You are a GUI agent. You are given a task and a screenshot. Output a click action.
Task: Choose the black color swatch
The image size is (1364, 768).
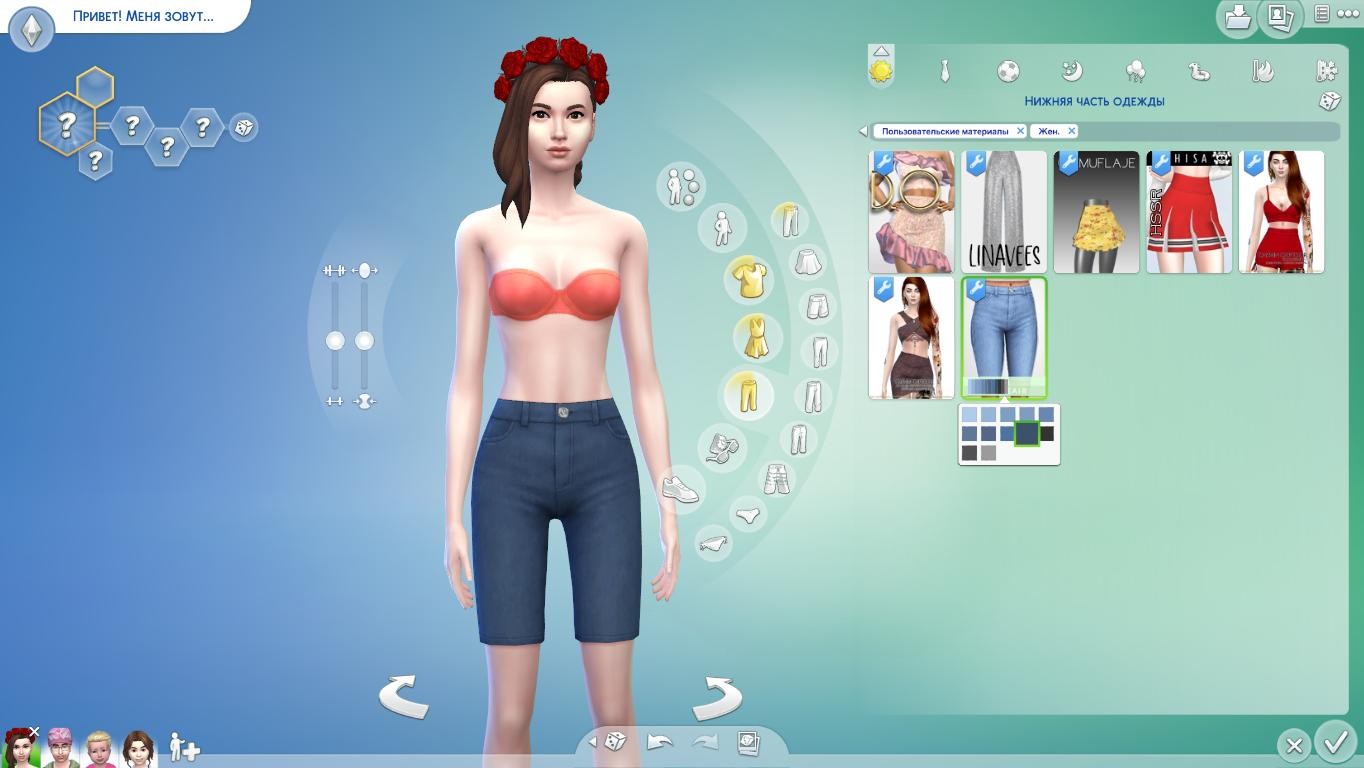click(x=1046, y=434)
